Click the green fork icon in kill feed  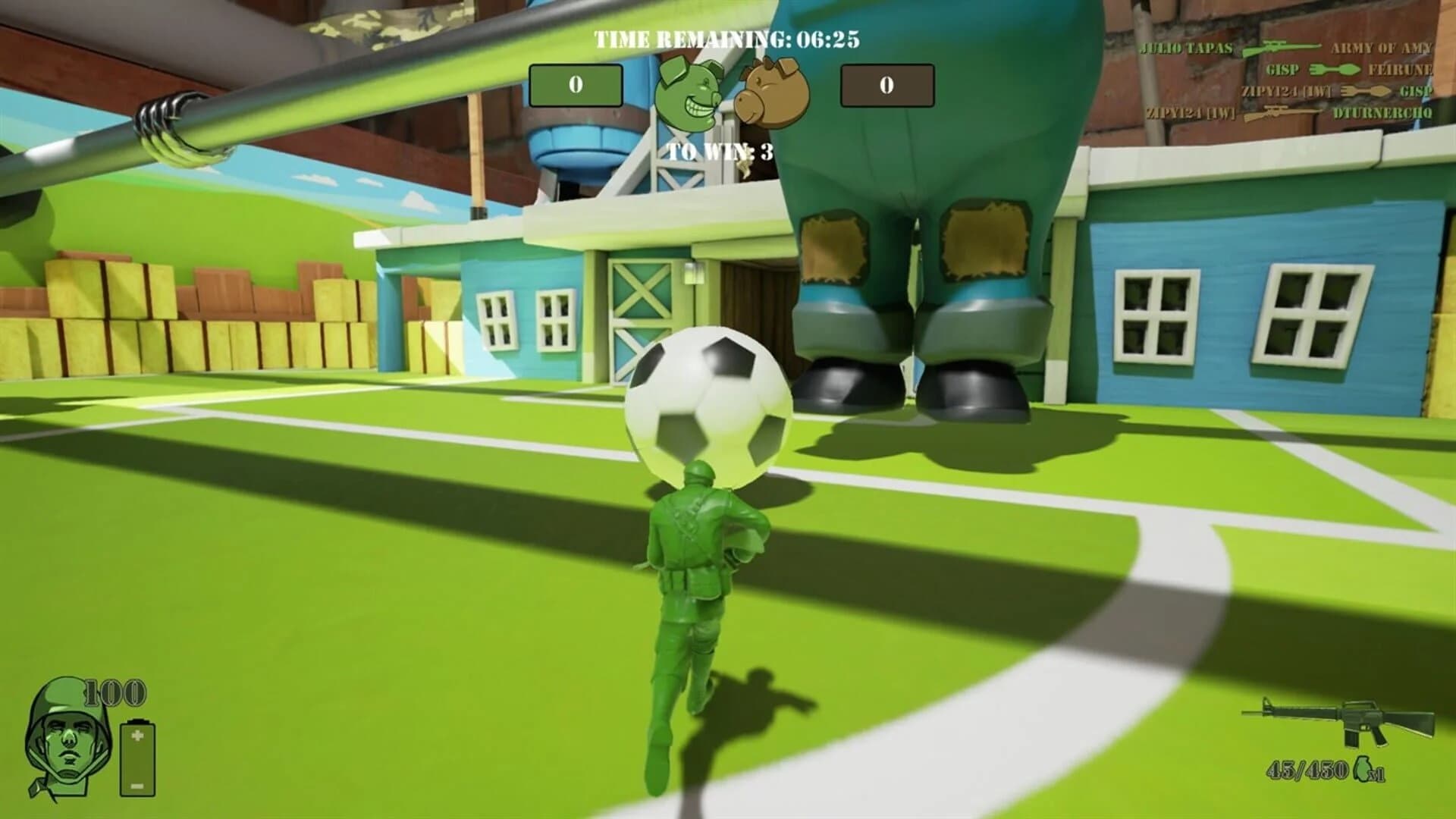[1335, 69]
